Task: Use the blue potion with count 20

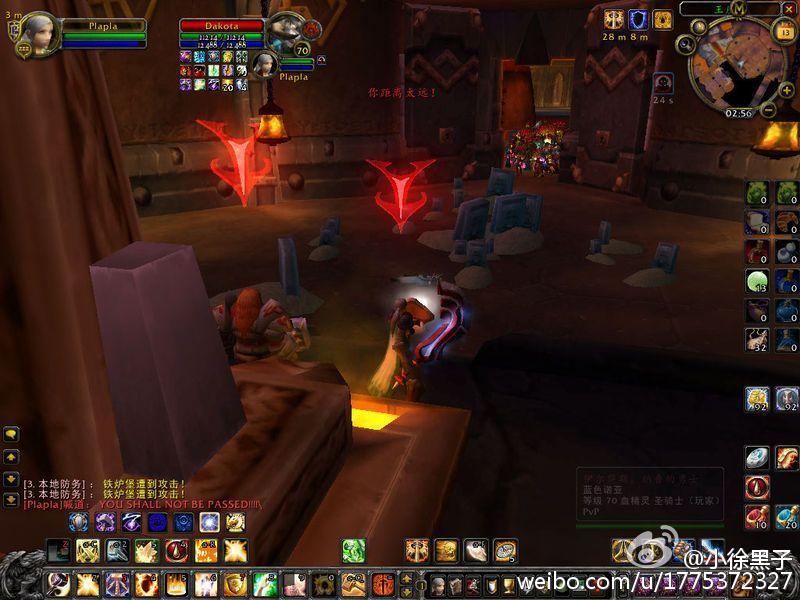Action: click(787, 515)
